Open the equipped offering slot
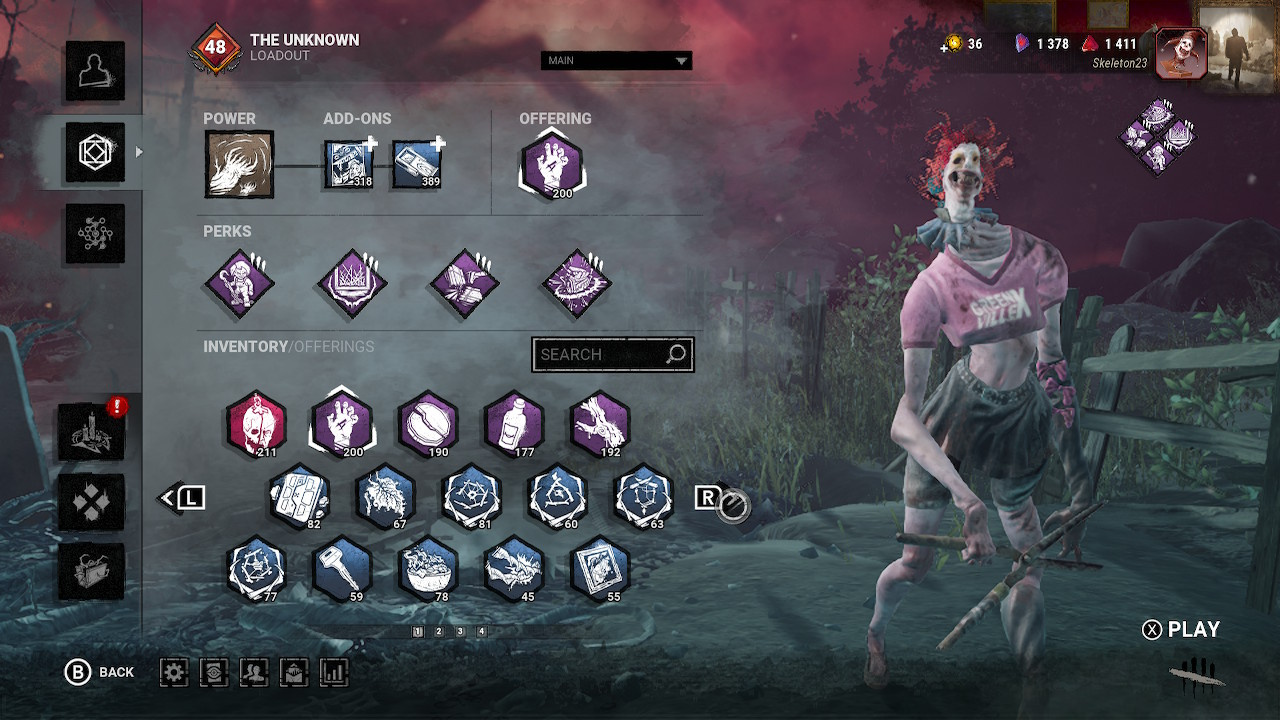This screenshot has height=720, width=1280. [x=551, y=164]
